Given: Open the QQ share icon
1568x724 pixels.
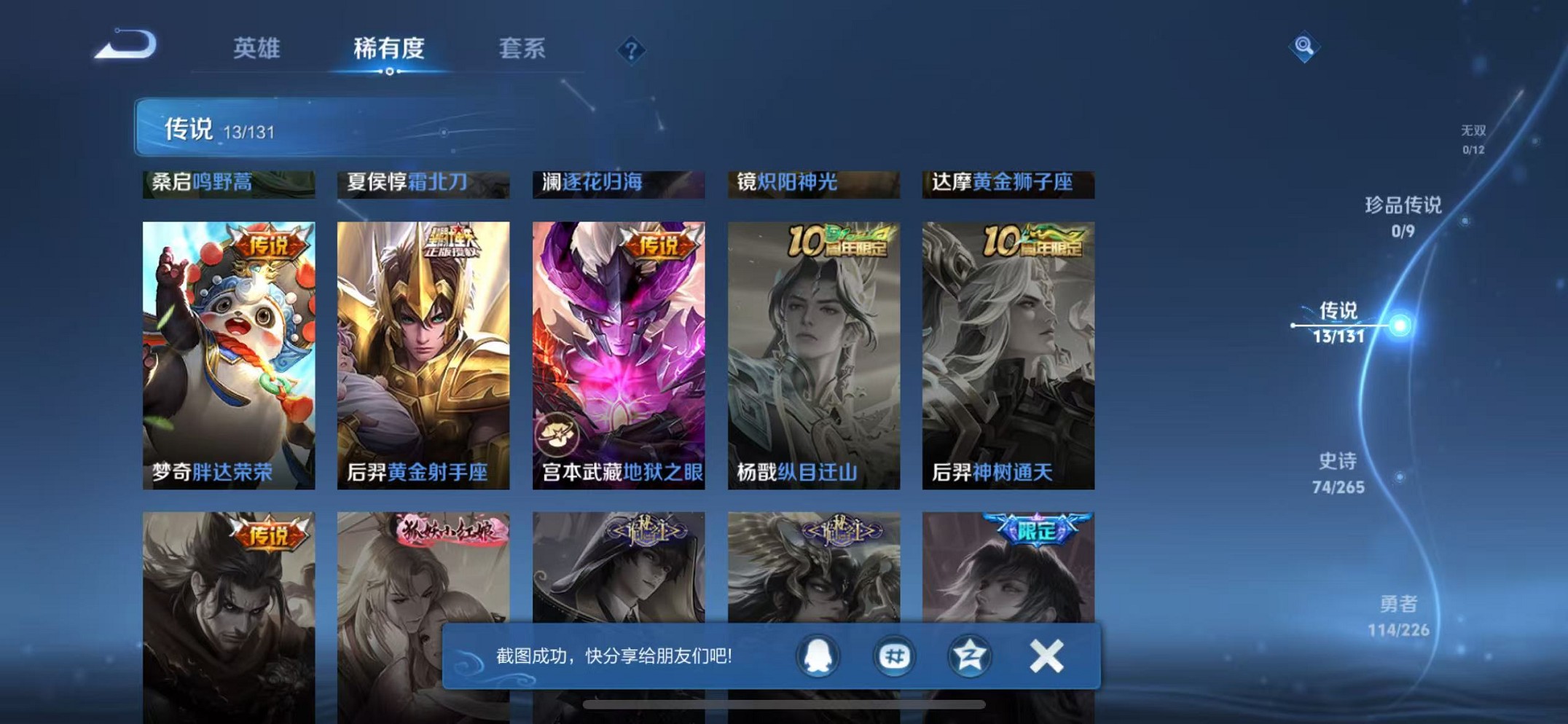Looking at the screenshot, I should (x=818, y=656).
